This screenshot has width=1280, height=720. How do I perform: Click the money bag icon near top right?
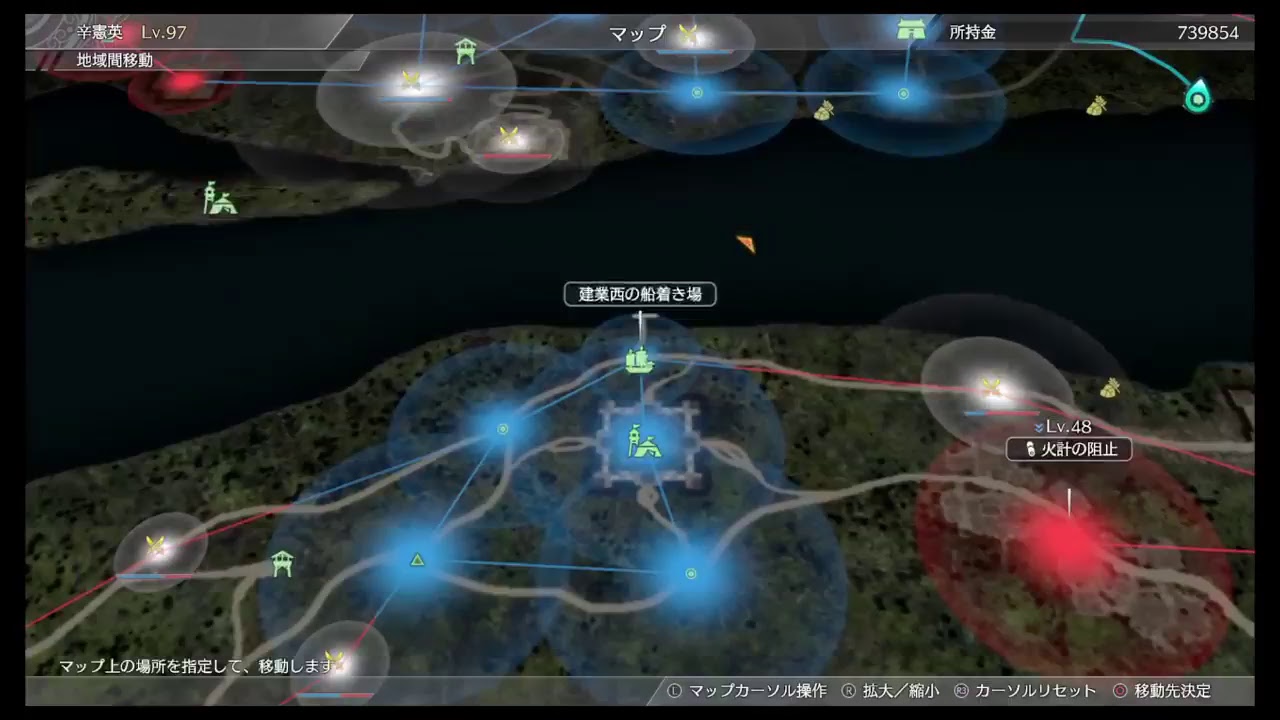pos(1099,104)
